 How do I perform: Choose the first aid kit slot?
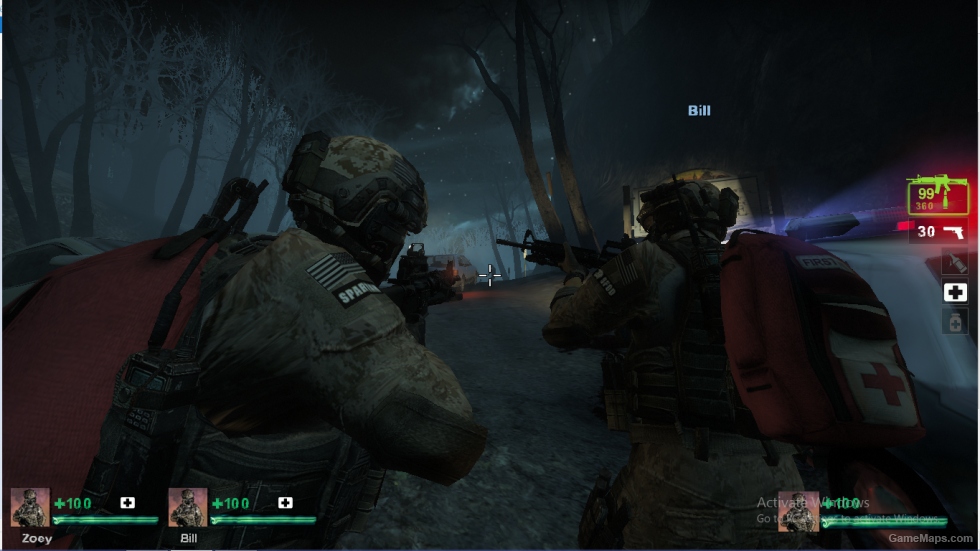(x=956, y=292)
